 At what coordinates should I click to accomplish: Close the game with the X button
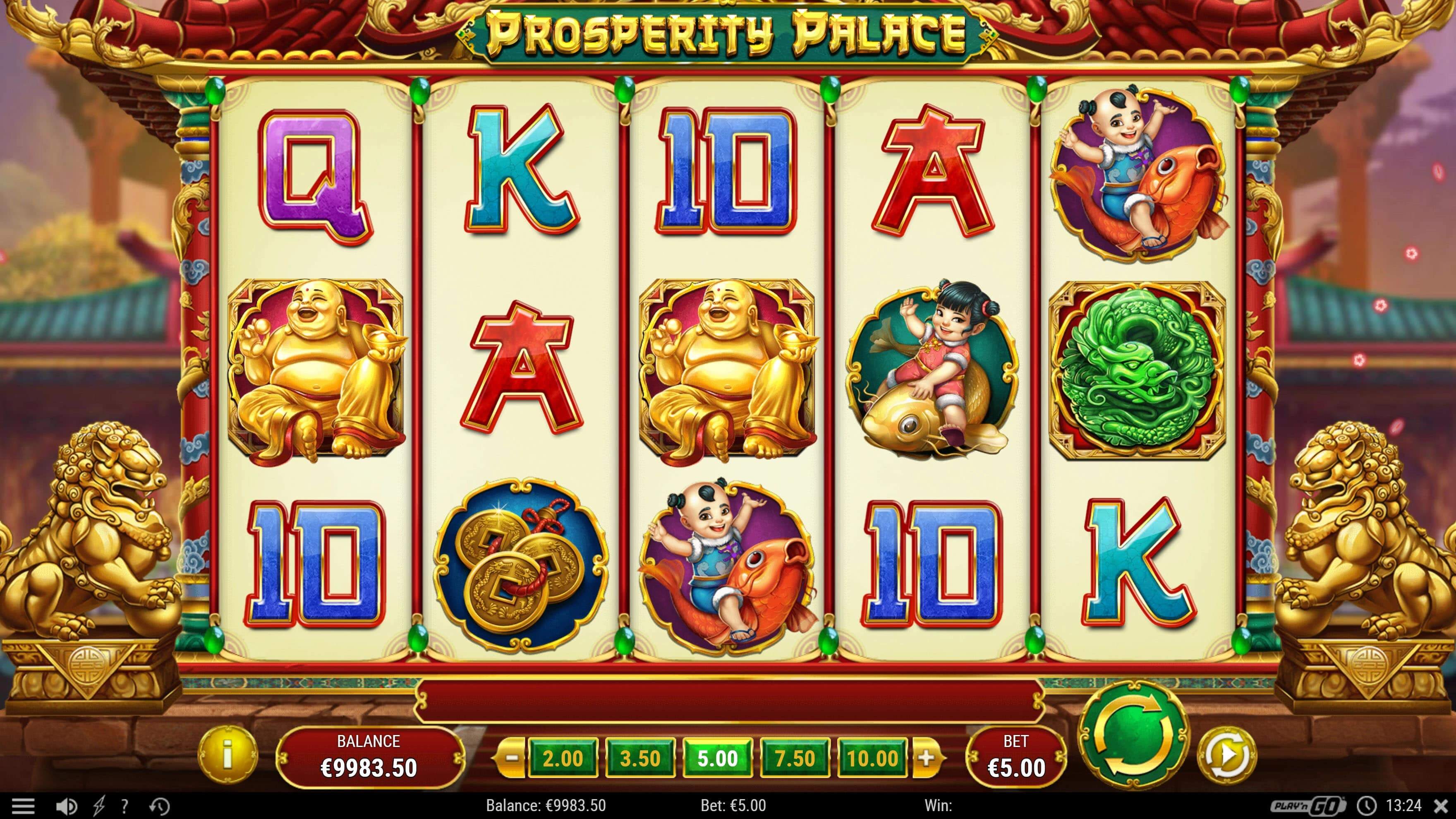[1441, 805]
